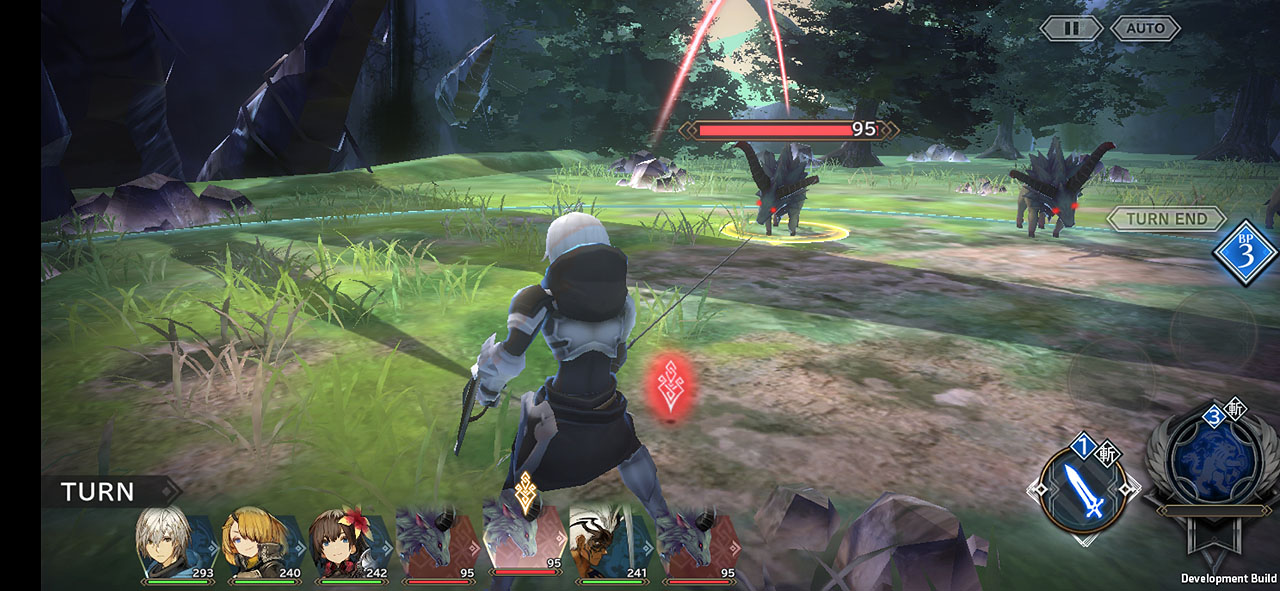Viewport: 1280px width, 591px height.
Task: Toggle AUTO battle mode
Action: tap(1145, 28)
